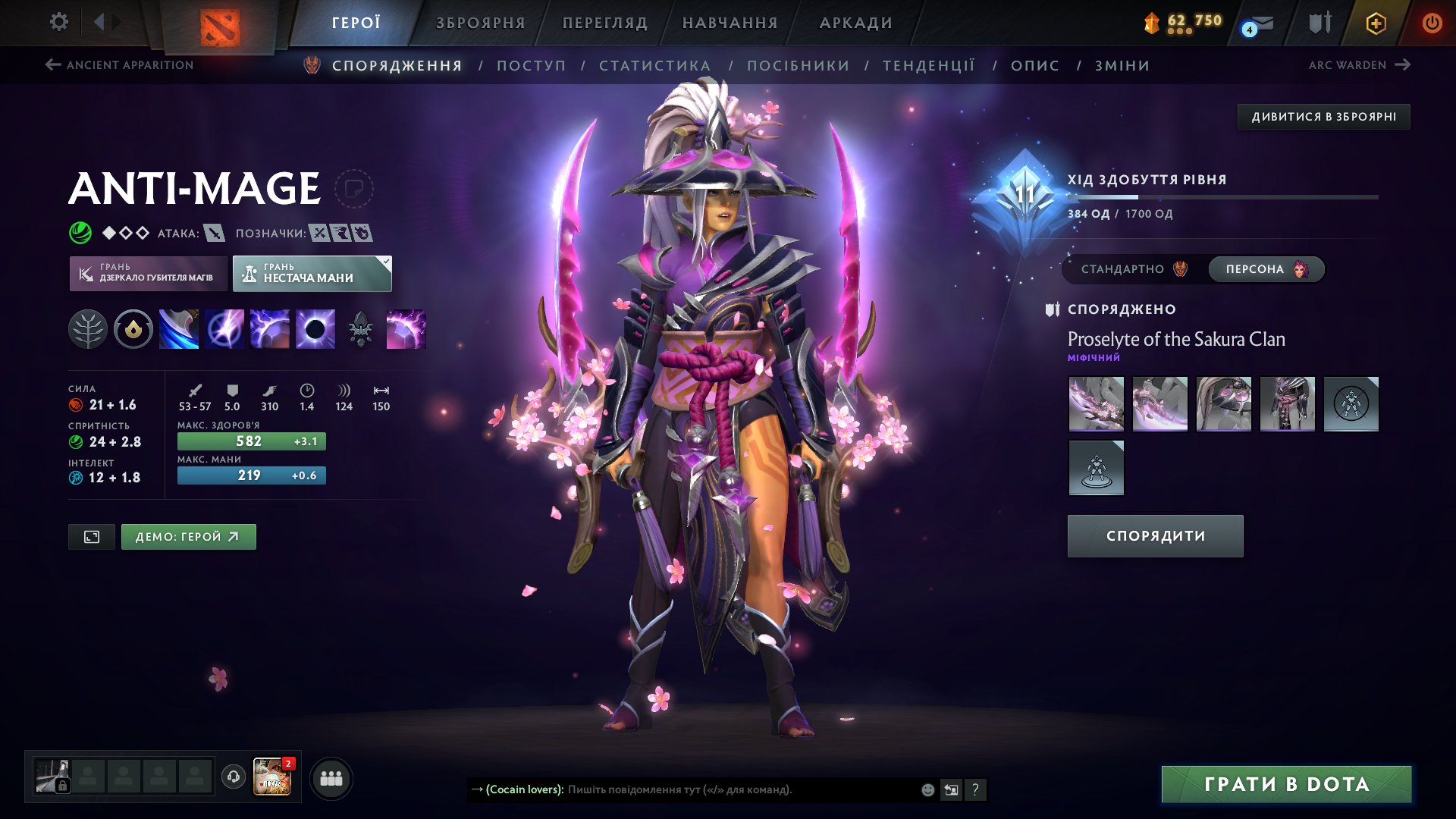This screenshot has height=819, width=1456.
Task: Click Дивитися в зброярні button
Action: click(1323, 117)
